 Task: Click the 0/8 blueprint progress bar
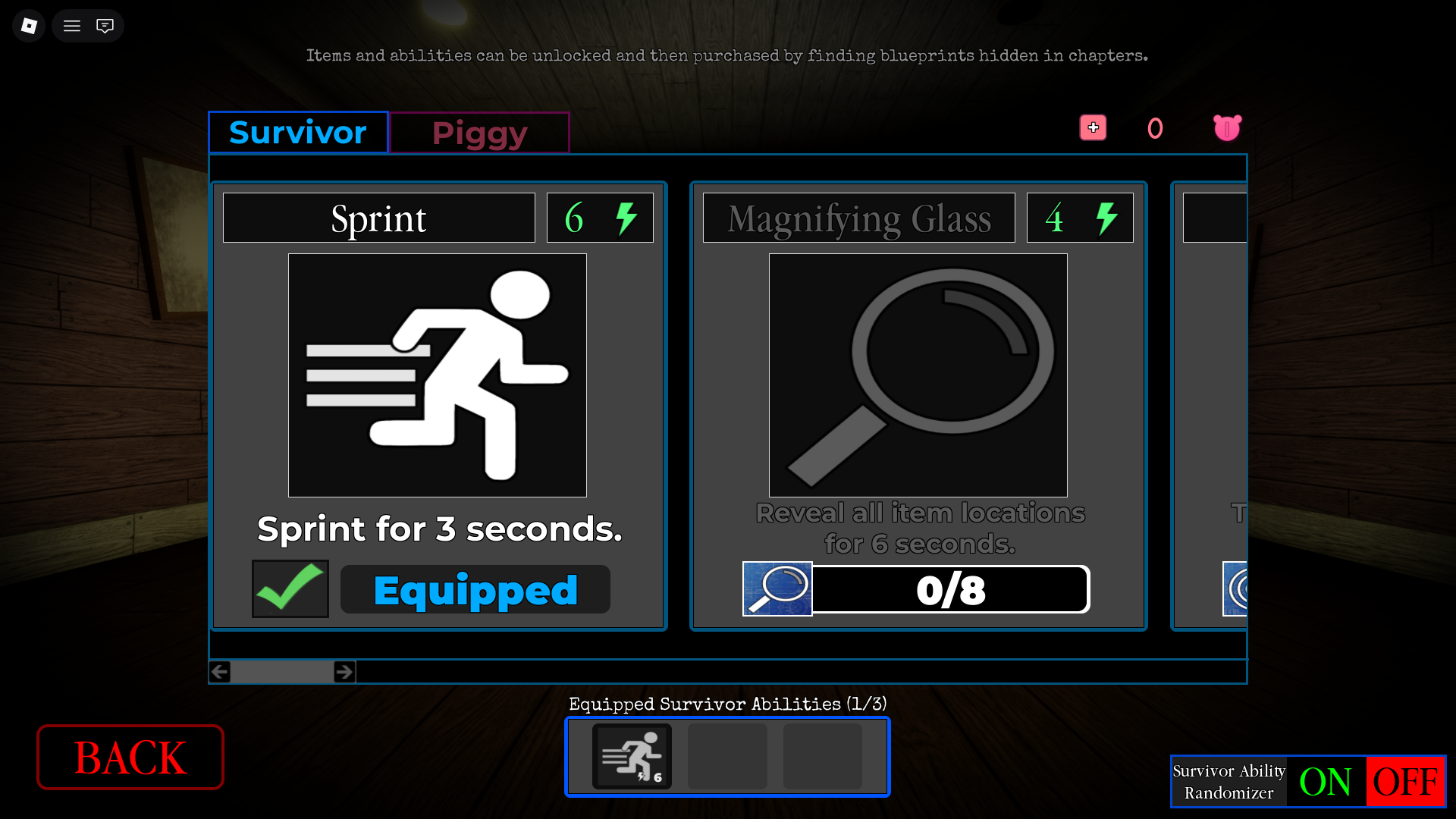[950, 589]
